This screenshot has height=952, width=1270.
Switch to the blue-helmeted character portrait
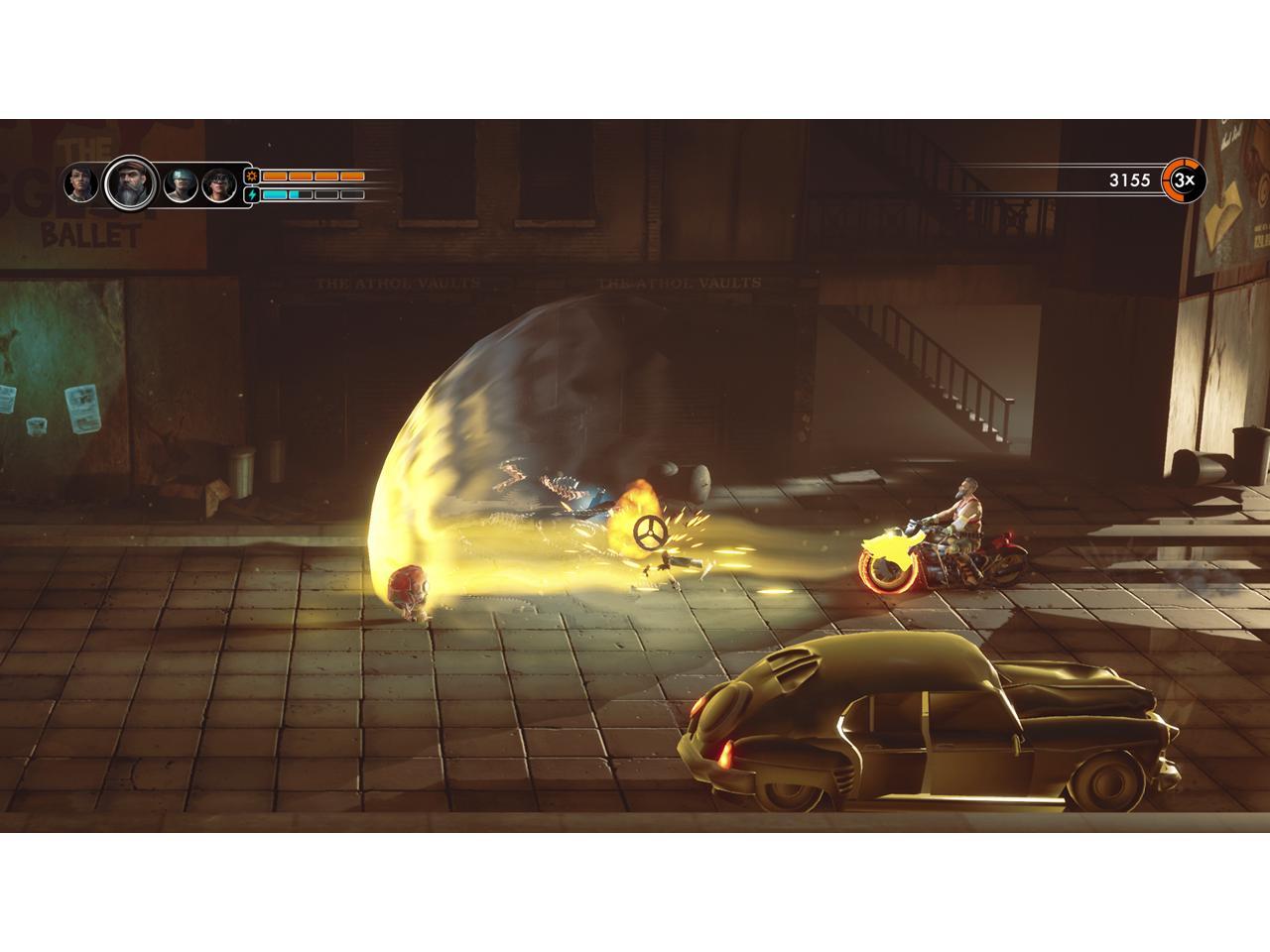coord(180,184)
